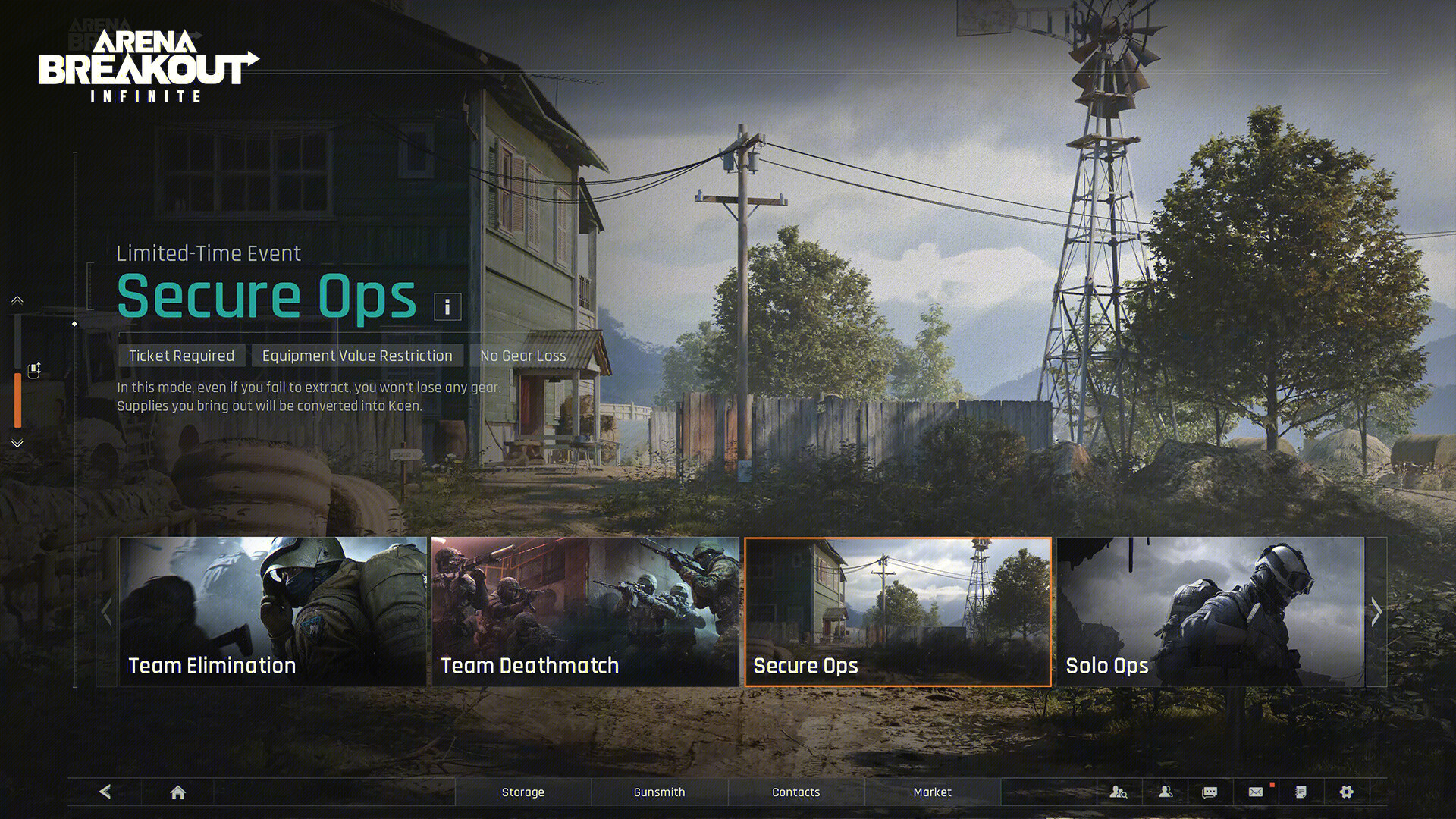
Task: Open the Storage tab
Action: pyautogui.click(x=523, y=792)
